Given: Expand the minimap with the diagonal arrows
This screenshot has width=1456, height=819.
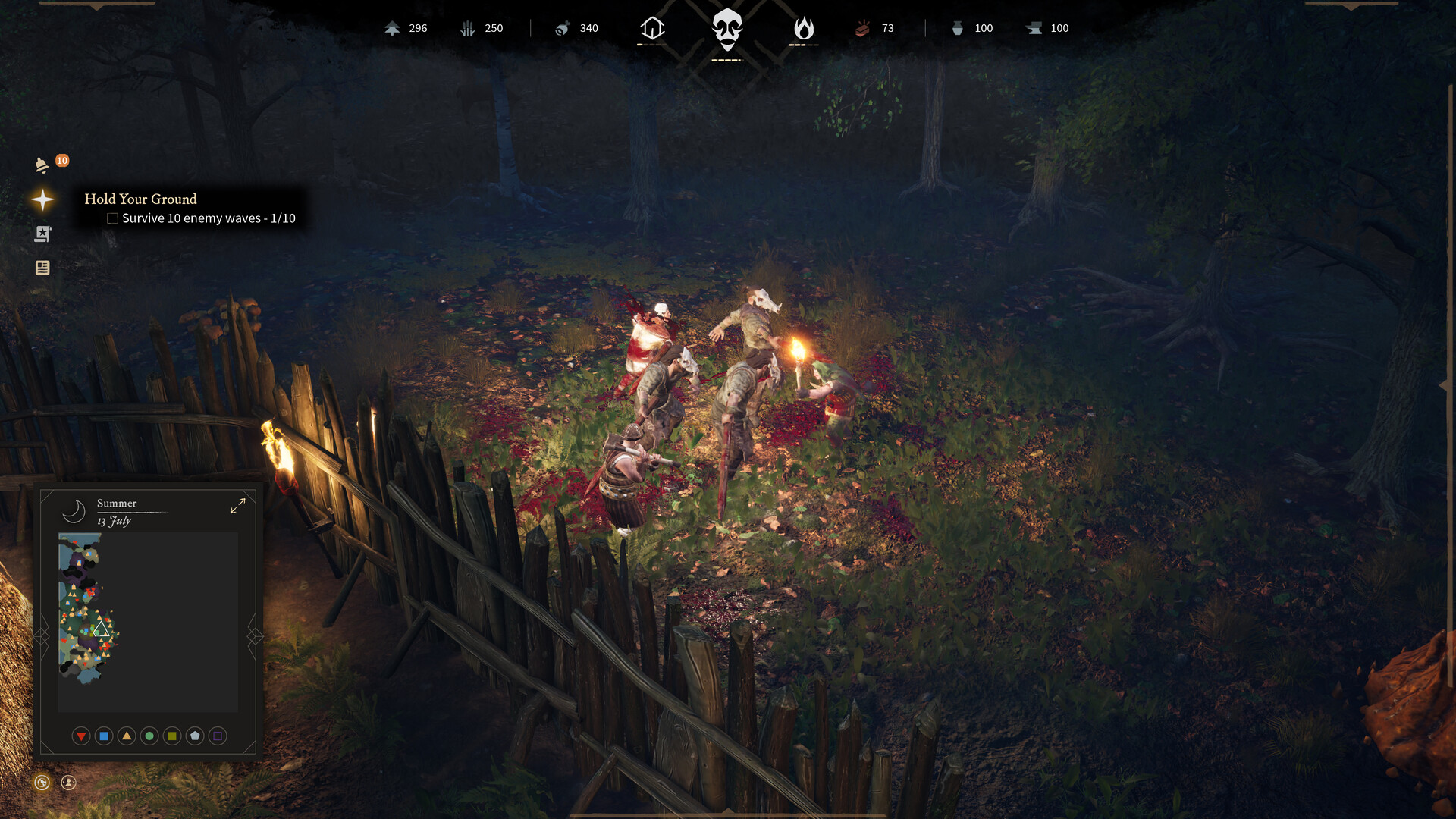Looking at the screenshot, I should (238, 507).
